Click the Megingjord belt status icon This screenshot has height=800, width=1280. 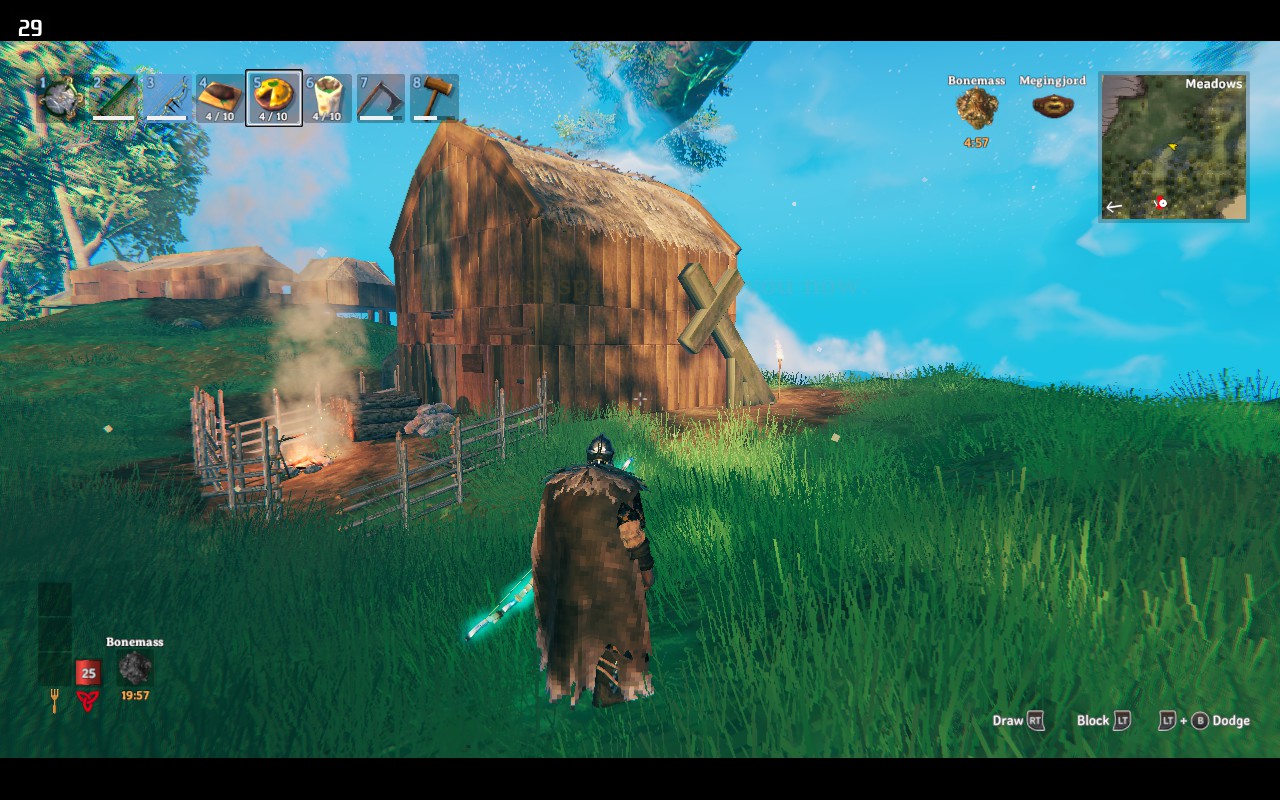click(1052, 105)
